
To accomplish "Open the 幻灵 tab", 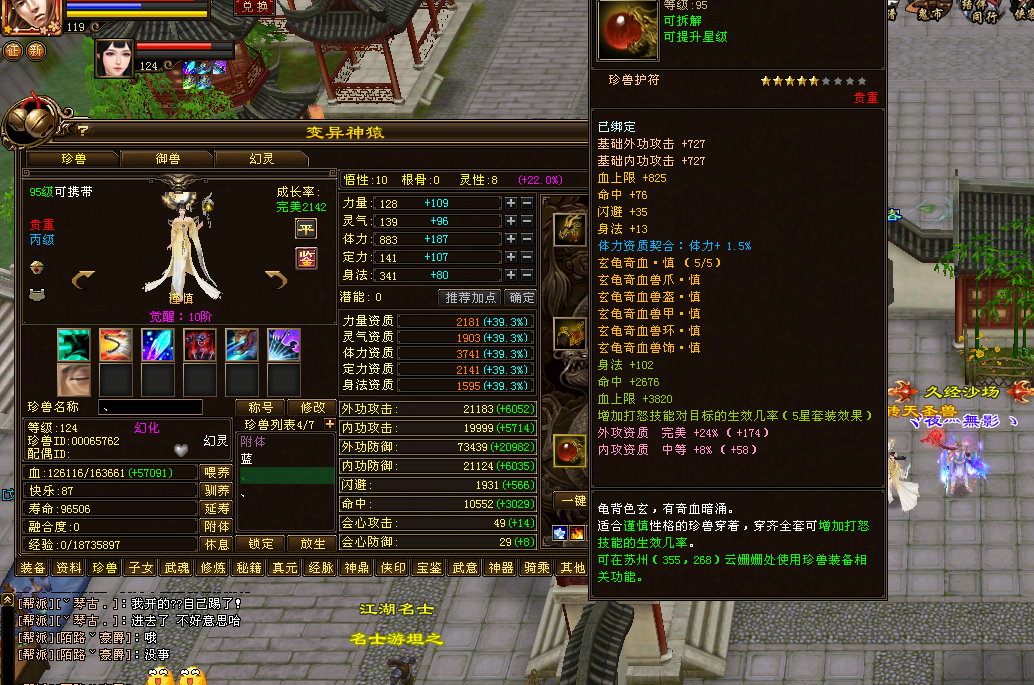I will pos(261,158).
